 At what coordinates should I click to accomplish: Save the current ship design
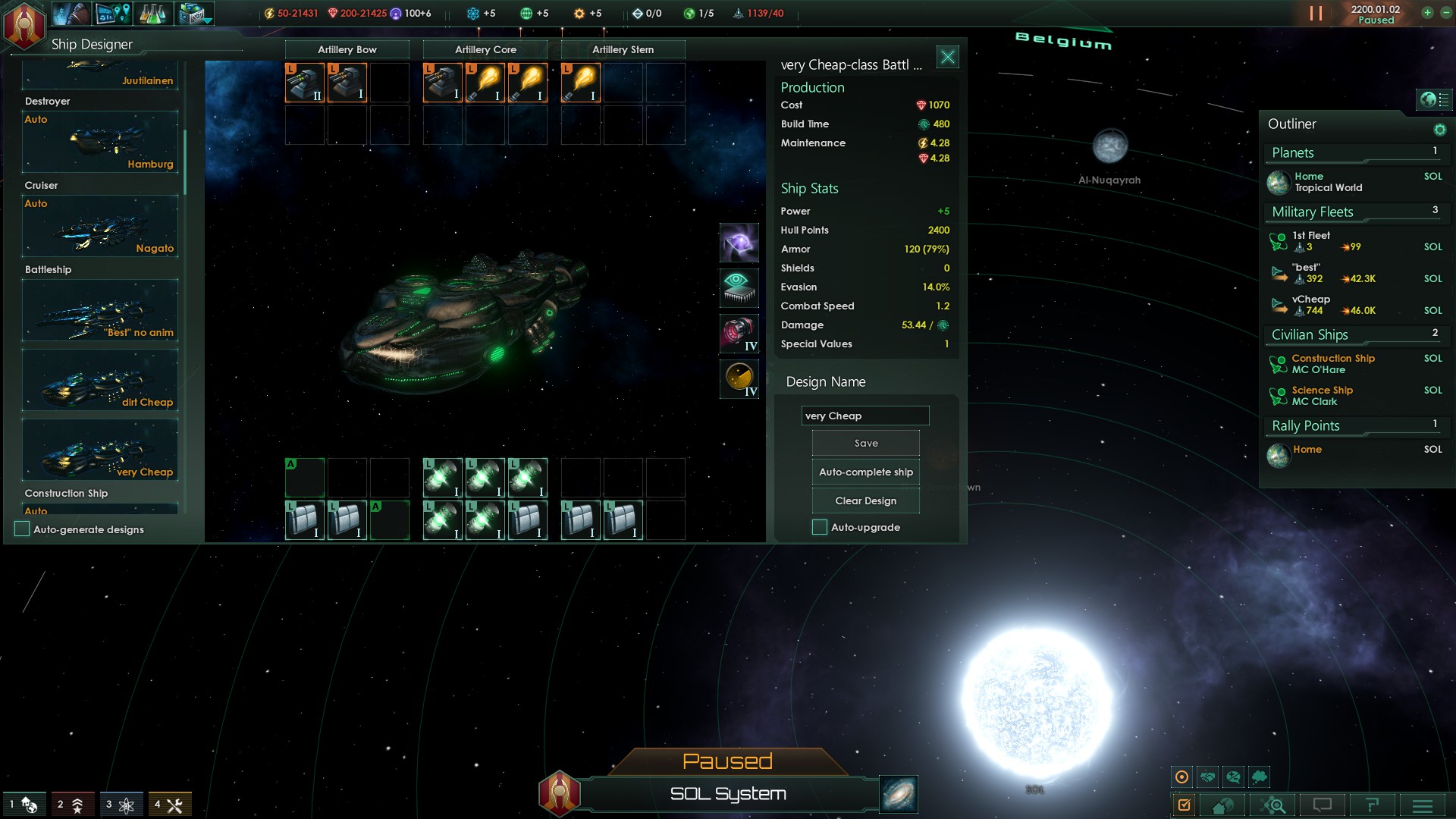[865, 444]
